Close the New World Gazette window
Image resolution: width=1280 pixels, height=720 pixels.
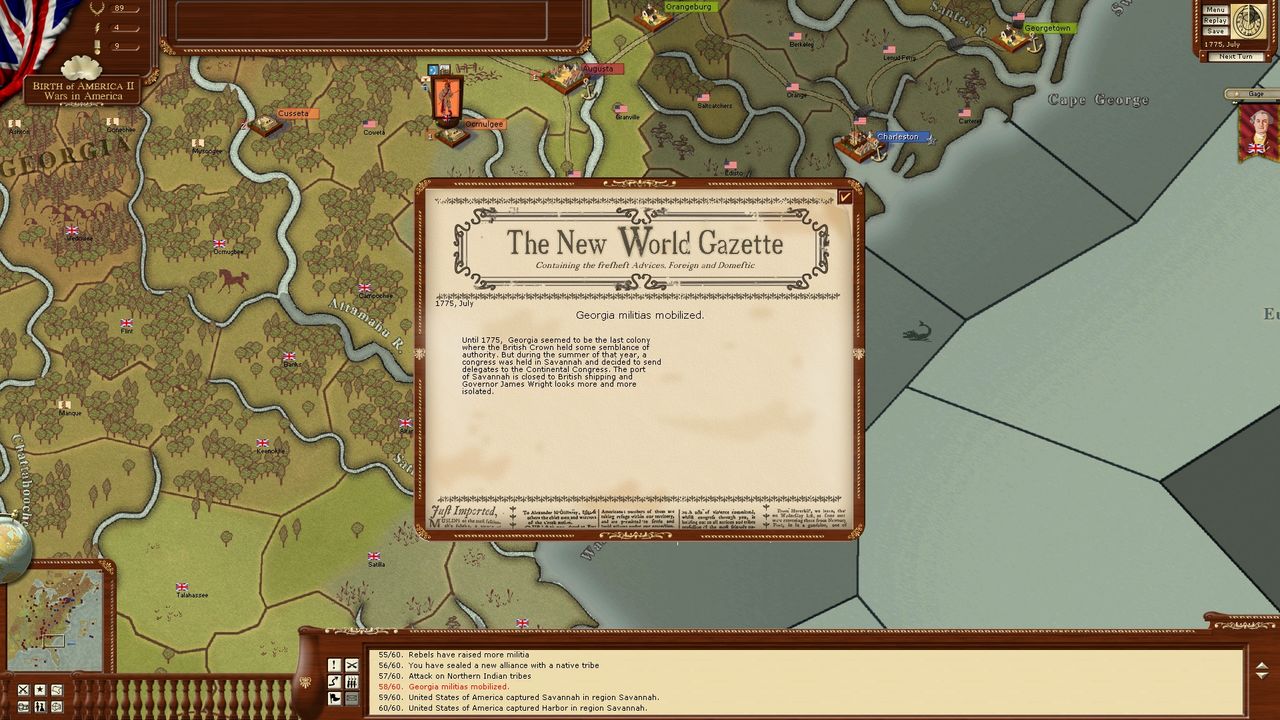tap(845, 197)
